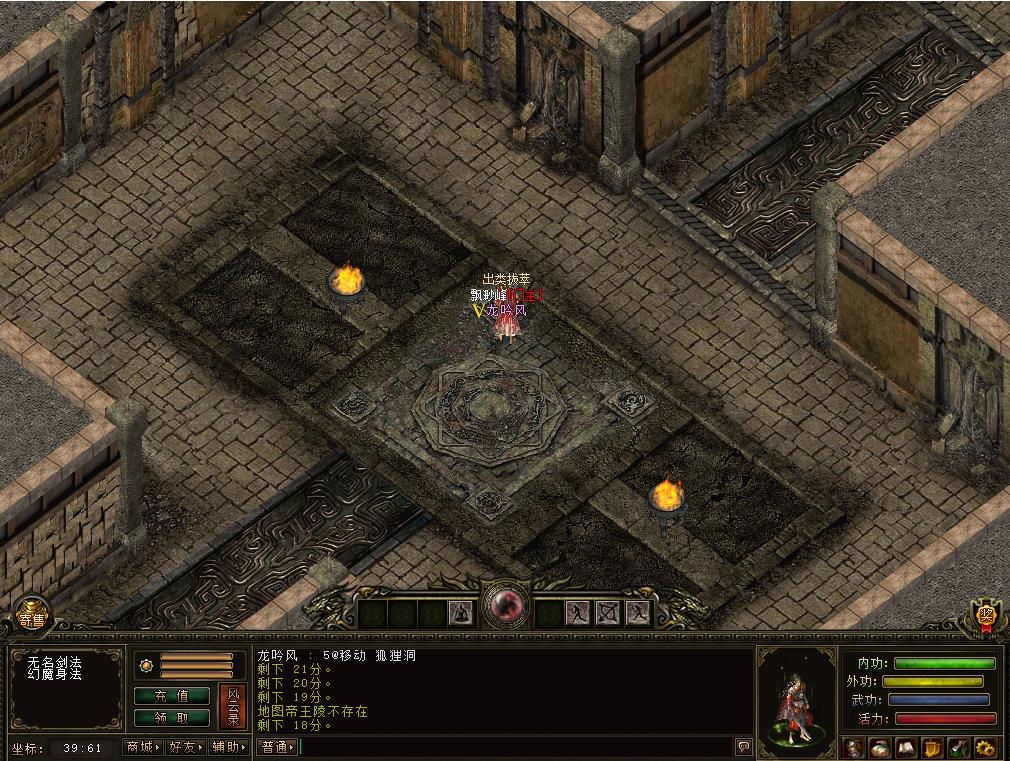Open the 普通 chat channel dropdown
The image size is (1010, 761).
click(x=277, y=747)
